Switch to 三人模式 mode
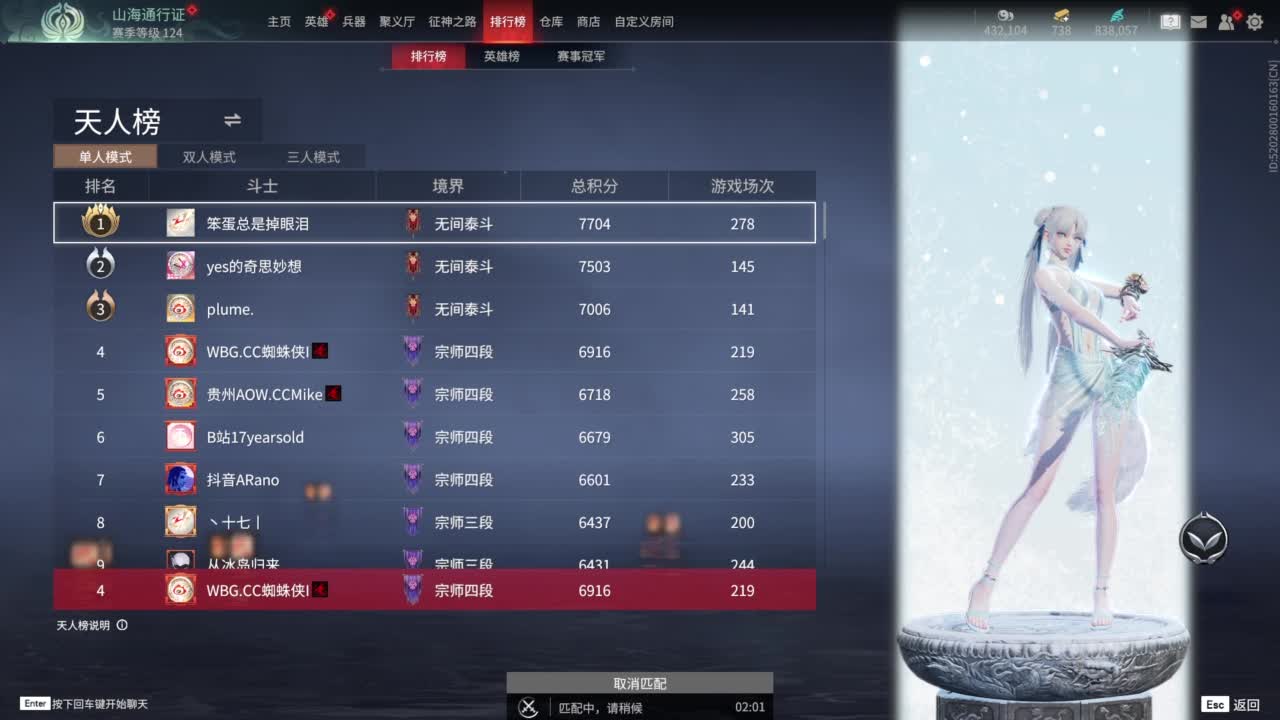 pyautogui.click(x=313, y=157)
